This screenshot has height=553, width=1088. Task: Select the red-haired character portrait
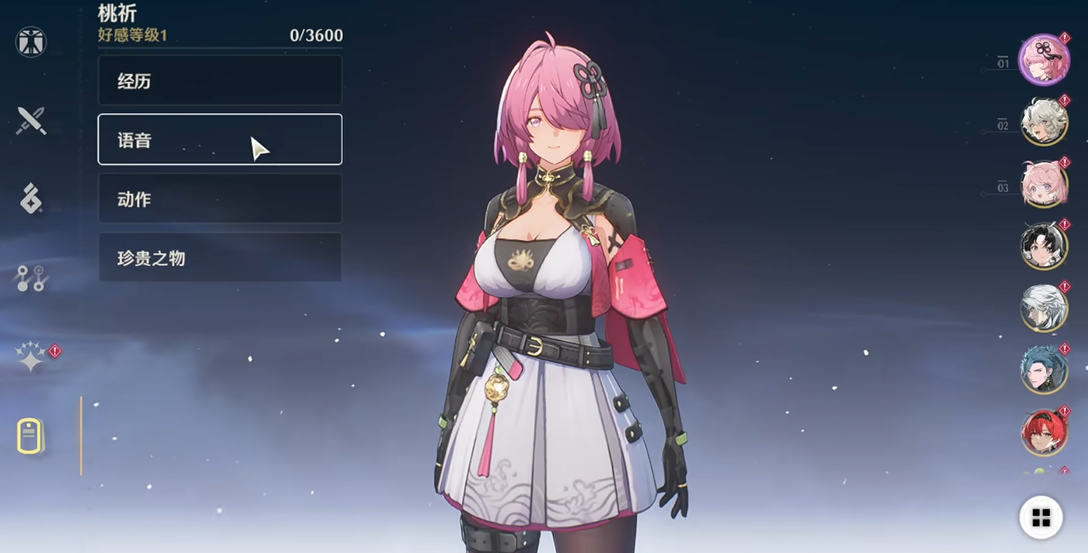pos(1044,432)
